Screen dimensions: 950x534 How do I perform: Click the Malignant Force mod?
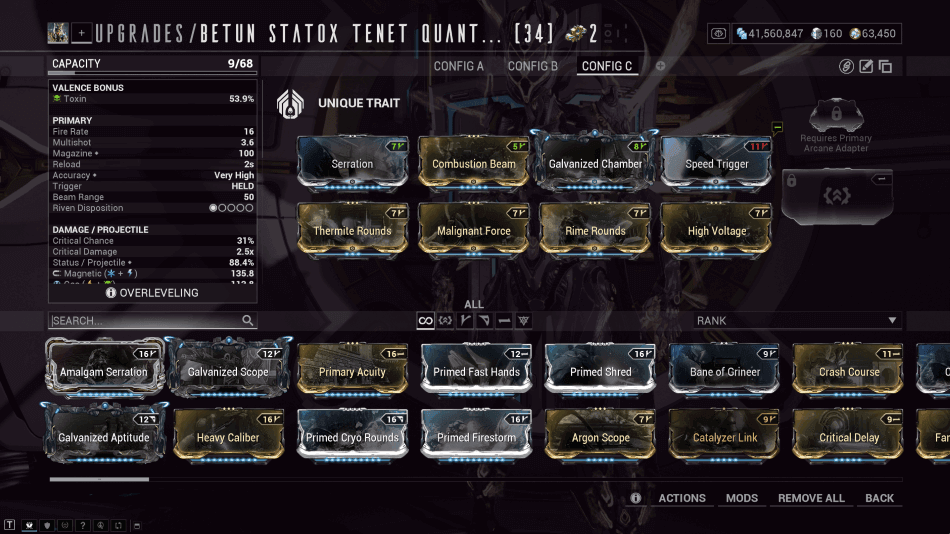coord(474,230)
